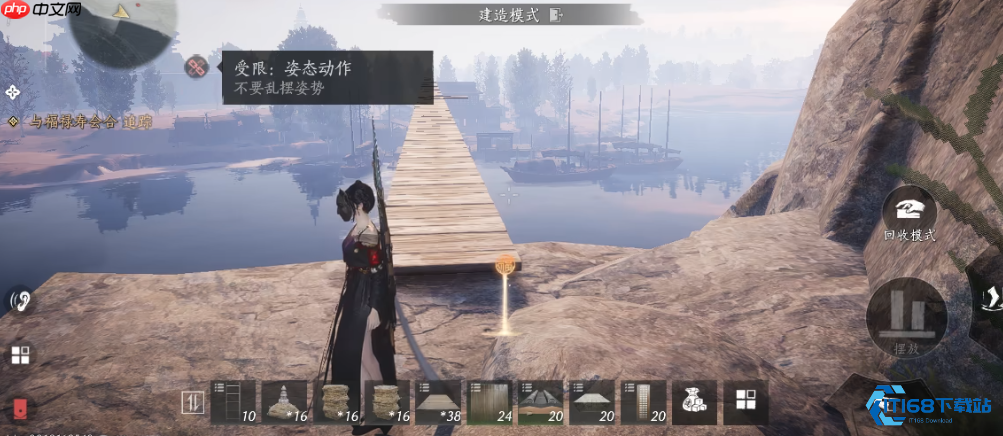This screenshot has width=1003, height=436.
Task: Activate the 回收模式 recycle mode button
Action: coord(908,211)
